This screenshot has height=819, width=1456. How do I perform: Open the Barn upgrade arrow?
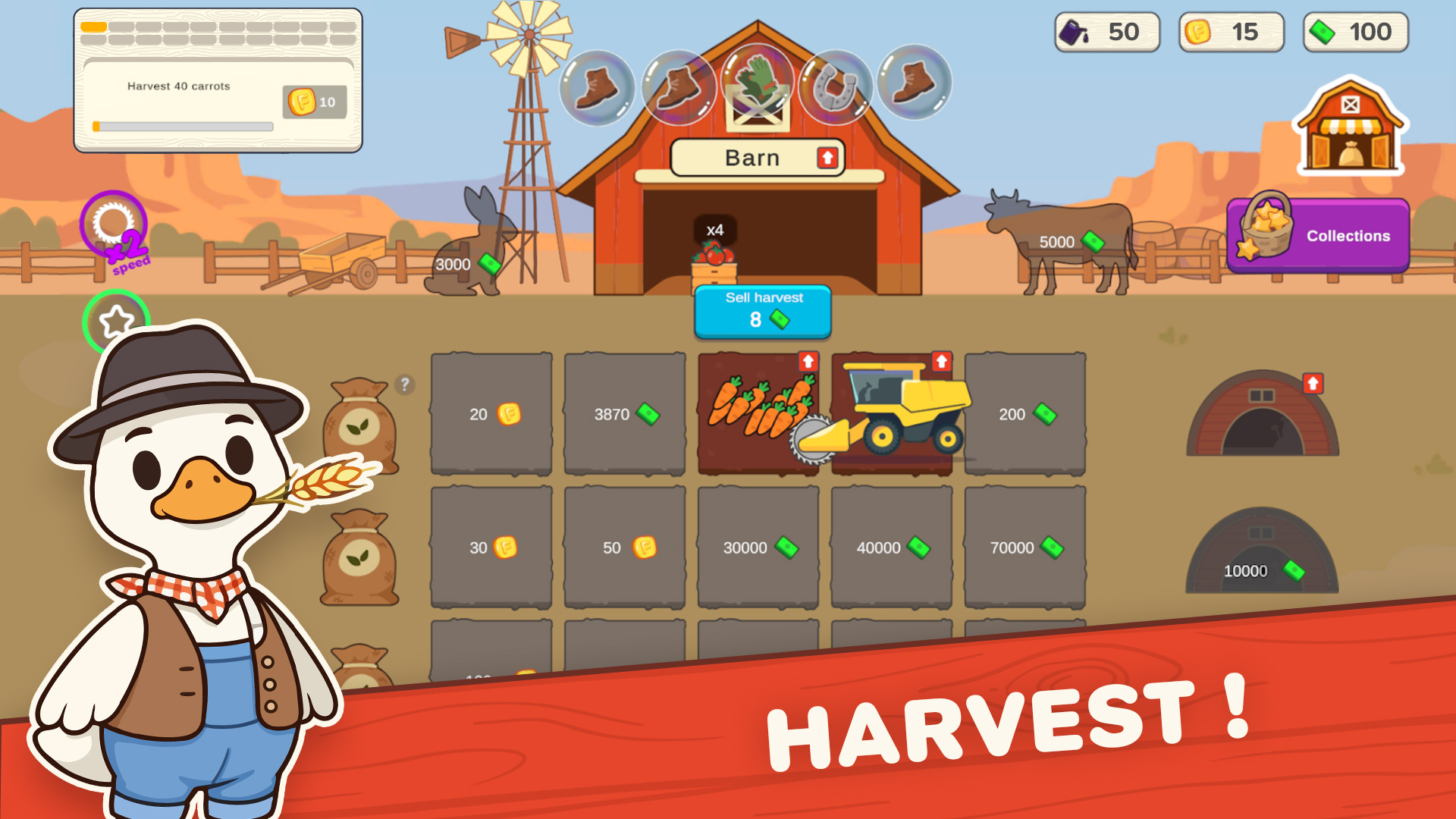[x=827, y=157]
